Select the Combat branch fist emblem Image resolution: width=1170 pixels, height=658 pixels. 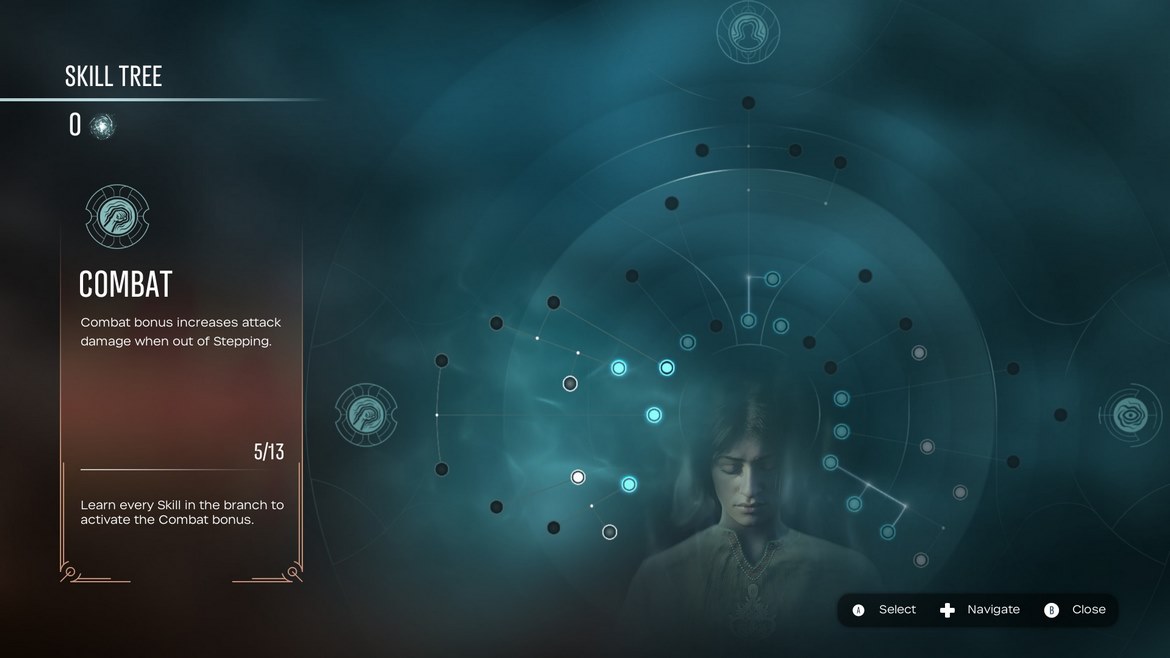[366, 414]
